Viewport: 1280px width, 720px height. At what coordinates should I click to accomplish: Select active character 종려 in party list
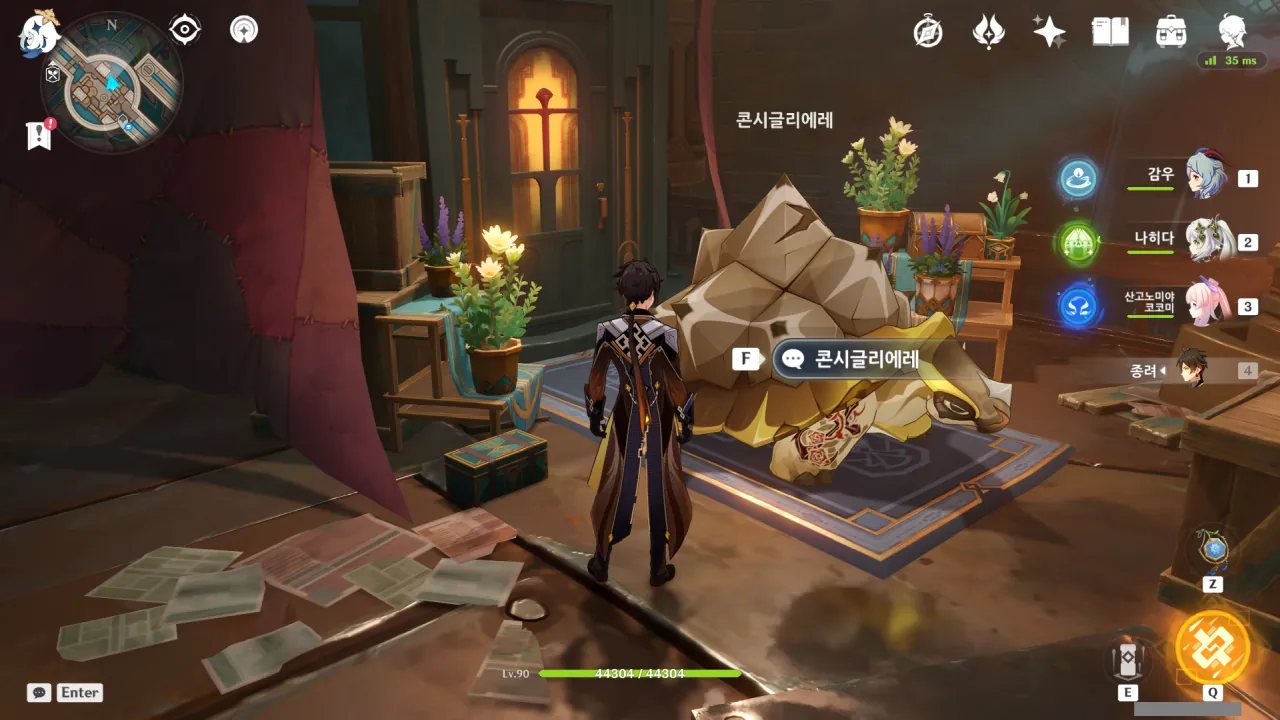coord(1192,370)
